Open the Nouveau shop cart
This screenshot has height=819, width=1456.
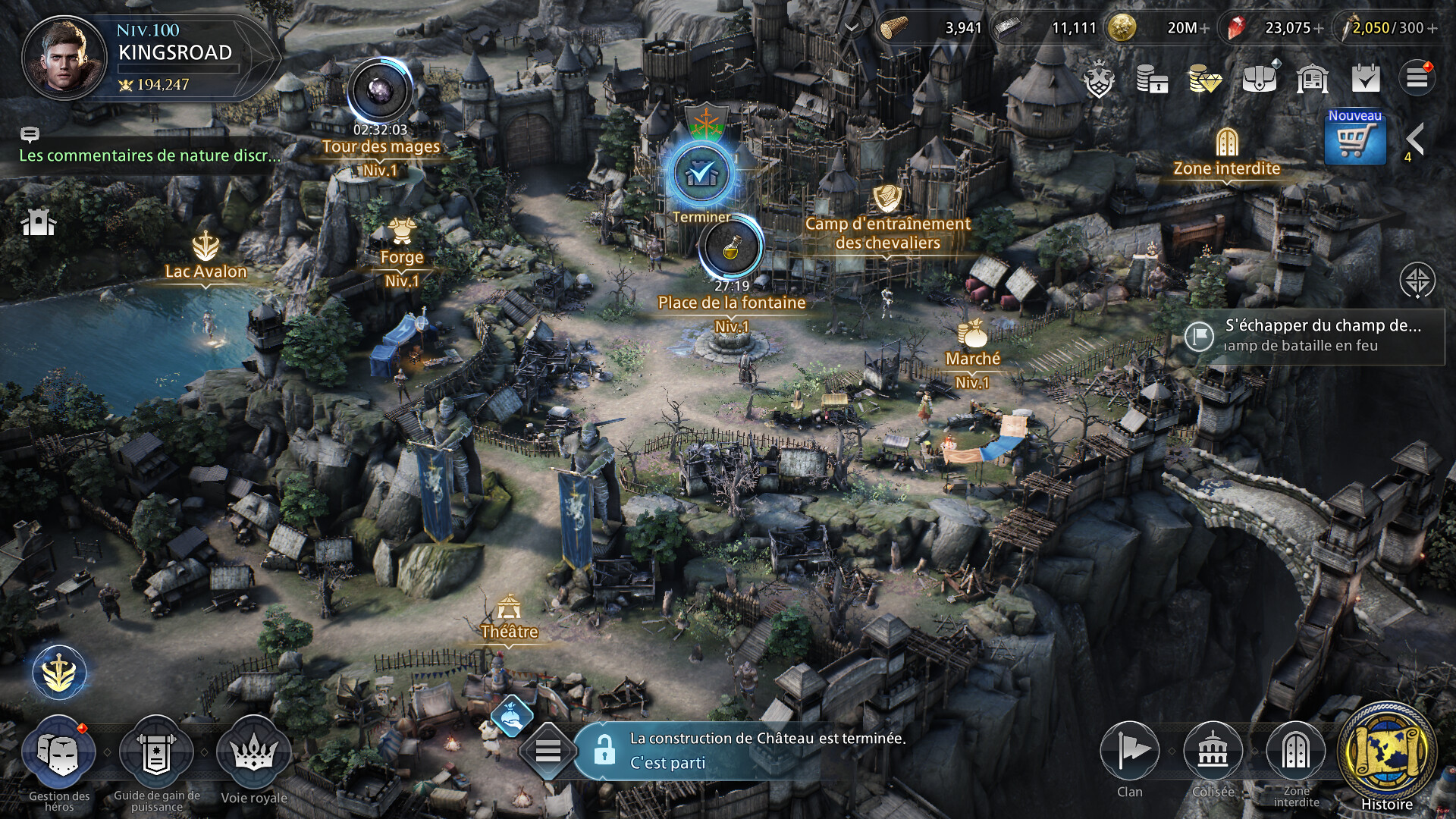coord(1354,138)
